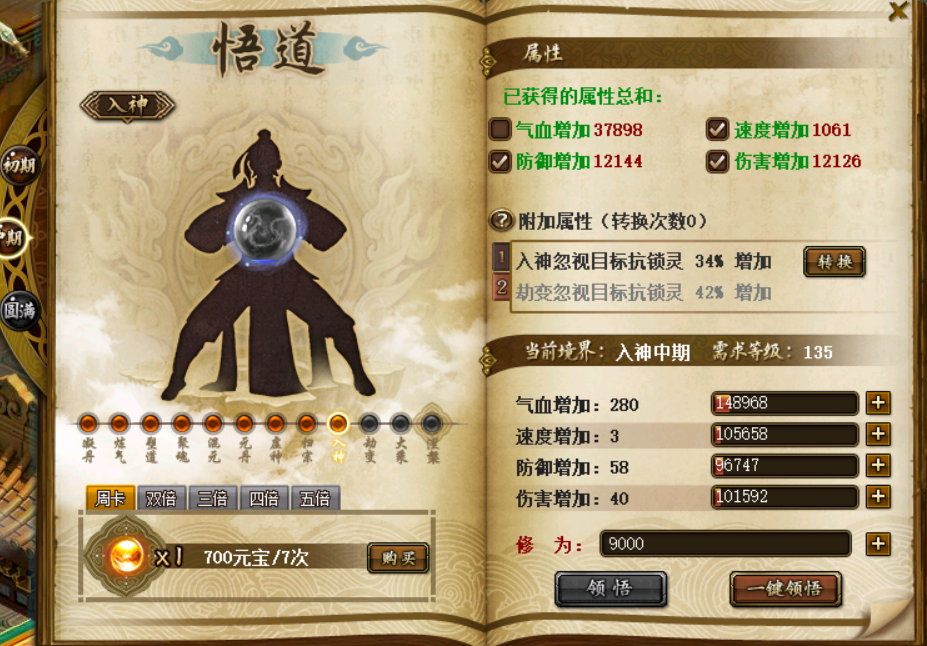Click the 一键领悟 button
Screen dimensions: 927x646
(785, 588)
